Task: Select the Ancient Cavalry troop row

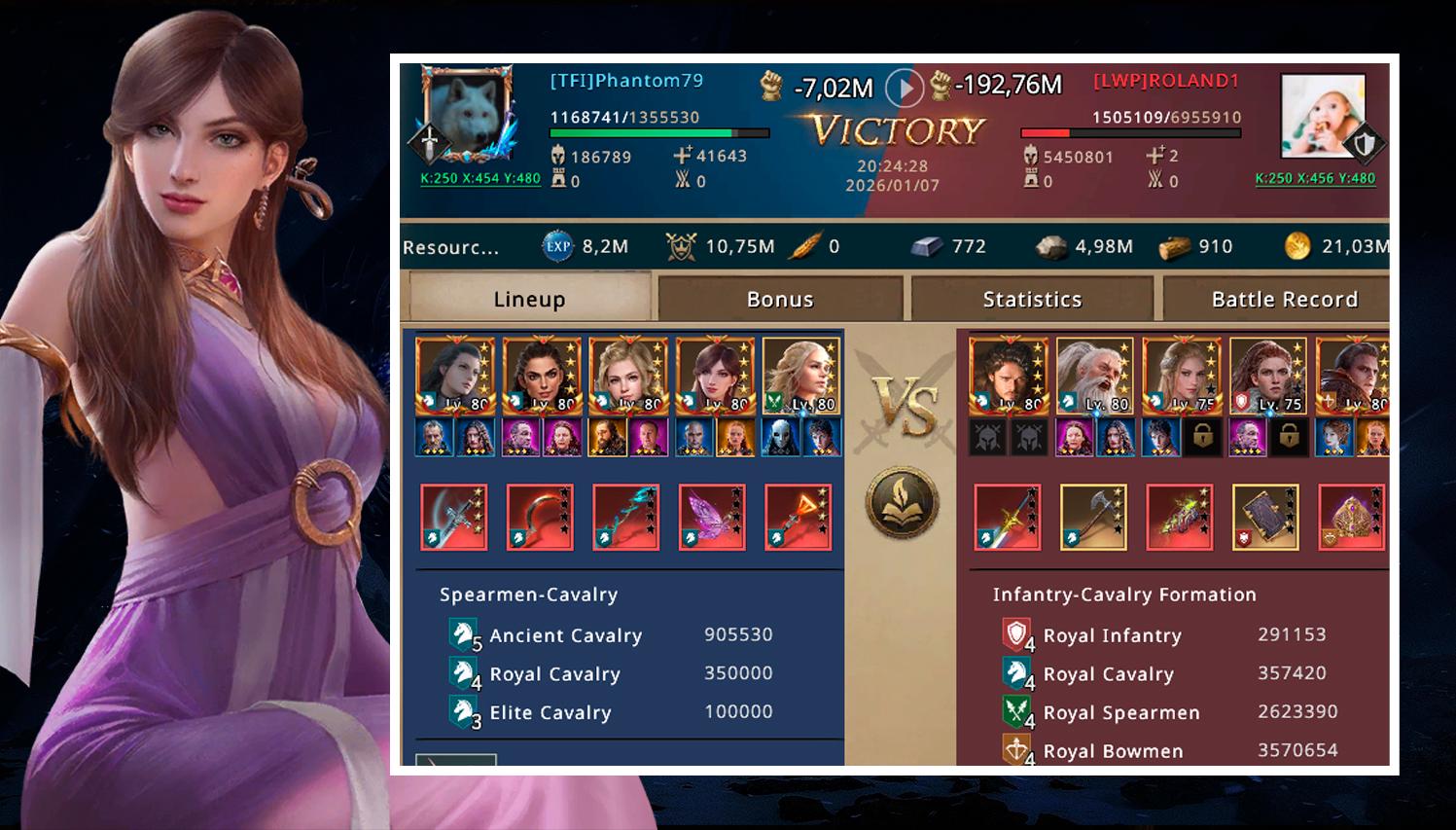Action: coord(612,634)
